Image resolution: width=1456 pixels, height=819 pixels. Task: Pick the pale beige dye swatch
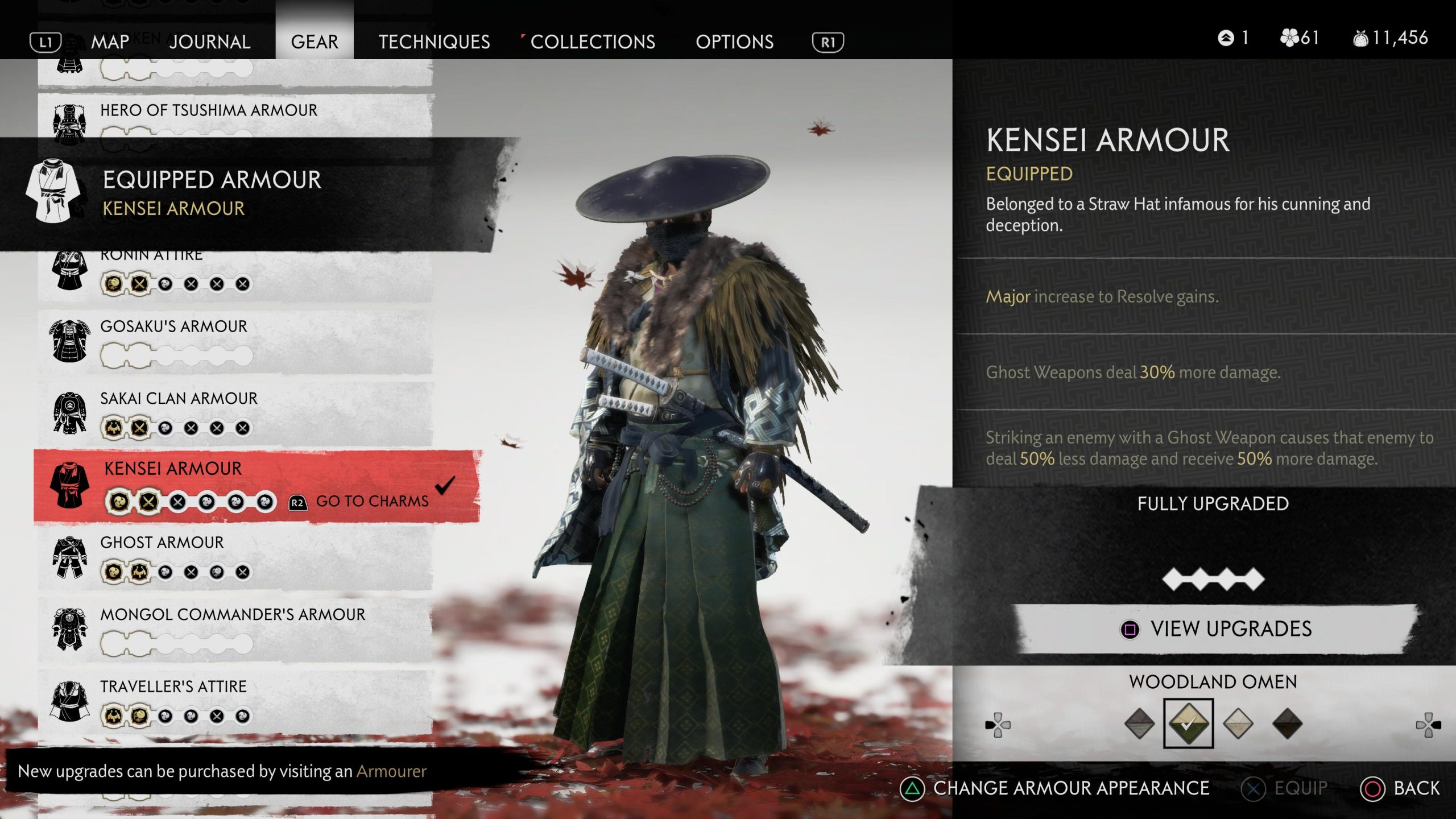click(1238, 723)
